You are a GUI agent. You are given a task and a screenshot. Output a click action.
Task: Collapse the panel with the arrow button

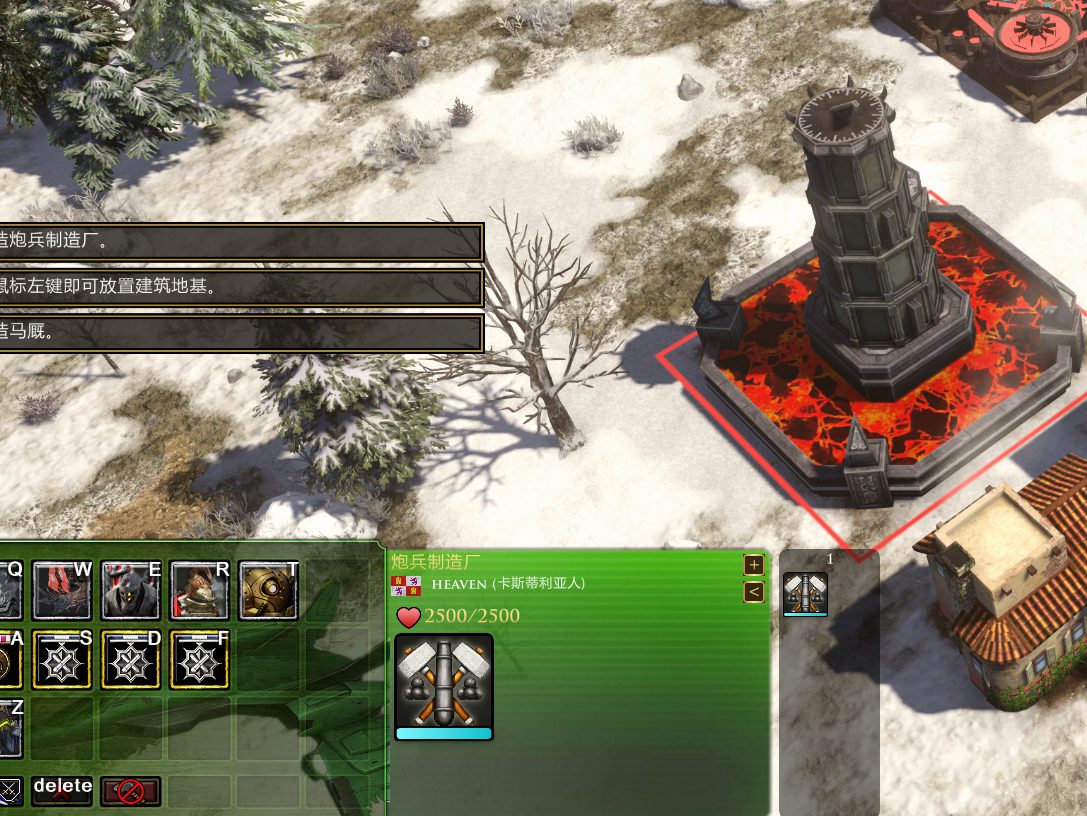click(x=754, y=592)
